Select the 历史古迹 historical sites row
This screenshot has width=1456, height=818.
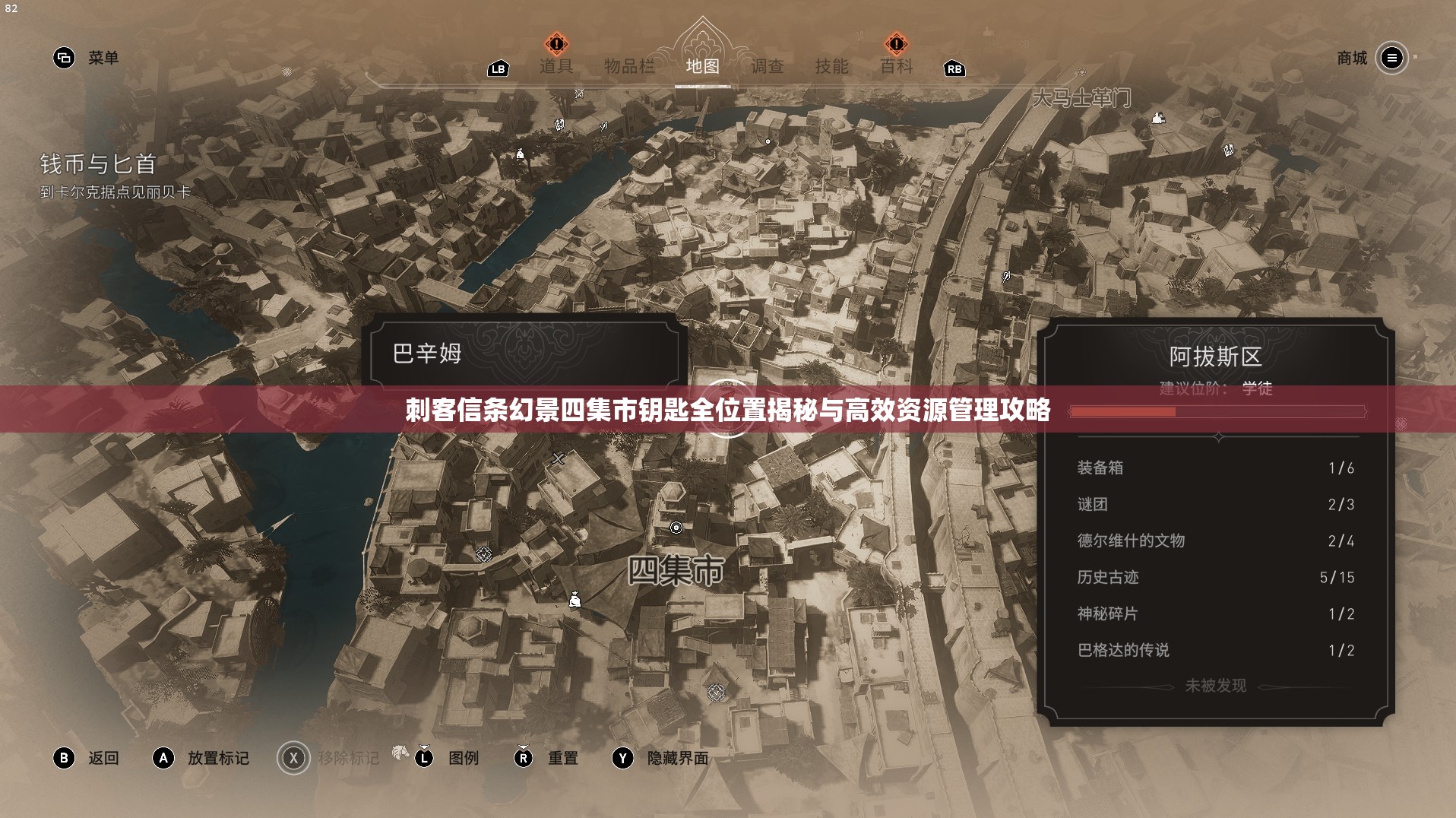pyautogui.click(x=1215, y=577)
